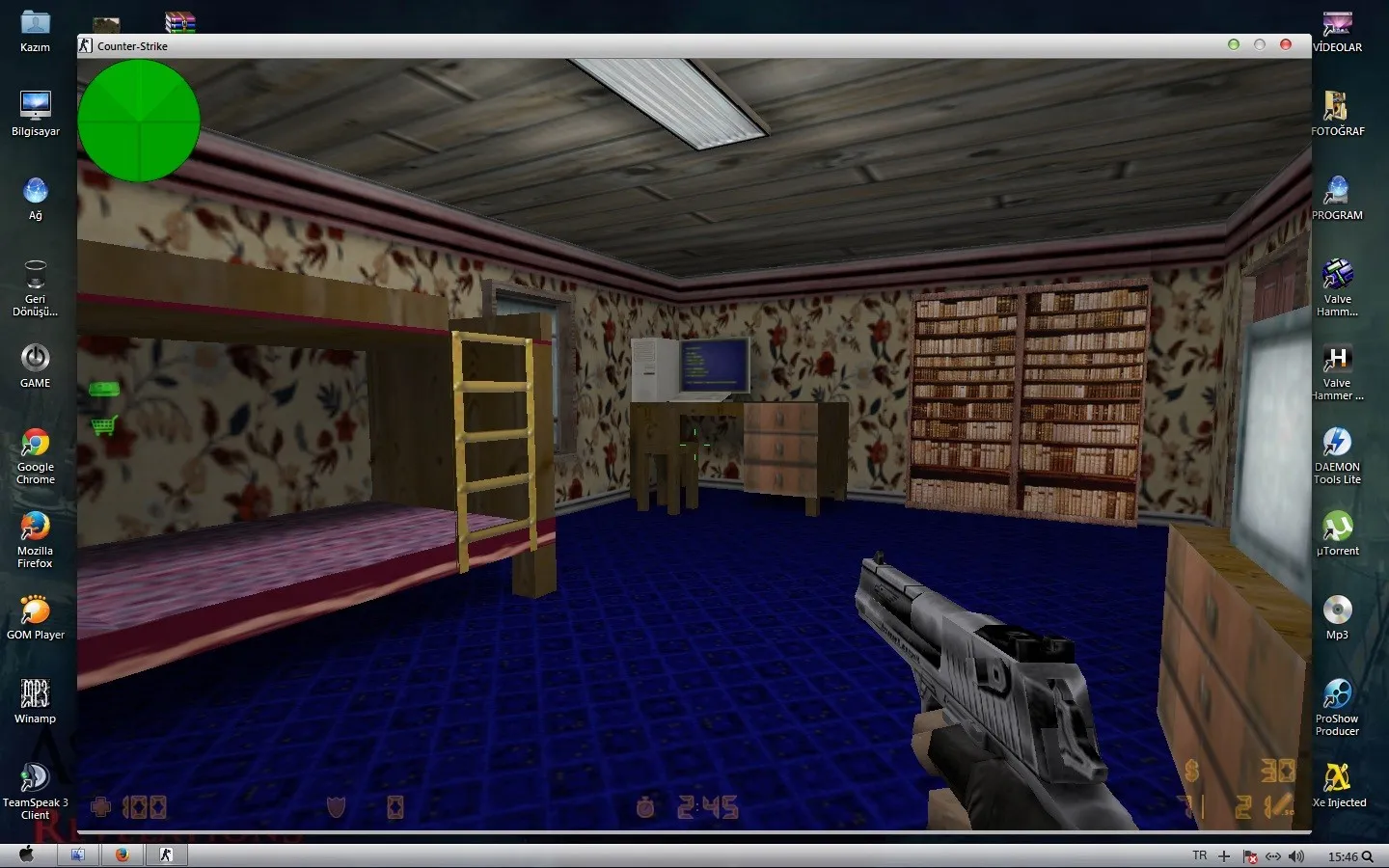Image resolution: width=1389 pixels, height=868 pixels.
Task: Click the red-flagged security alert in tray
Action: (x=1250, y=855)
